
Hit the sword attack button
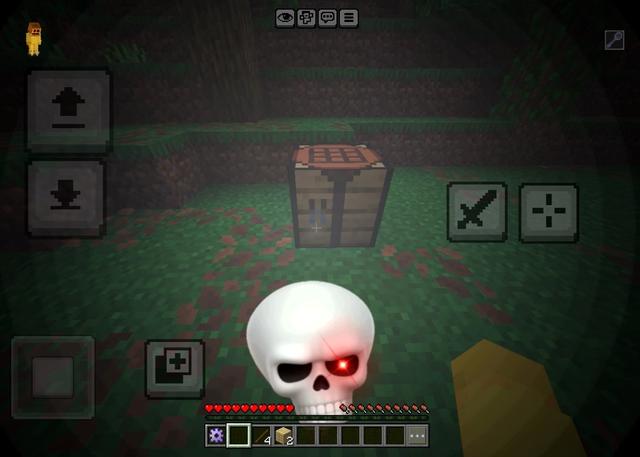[x=476, y=212]
